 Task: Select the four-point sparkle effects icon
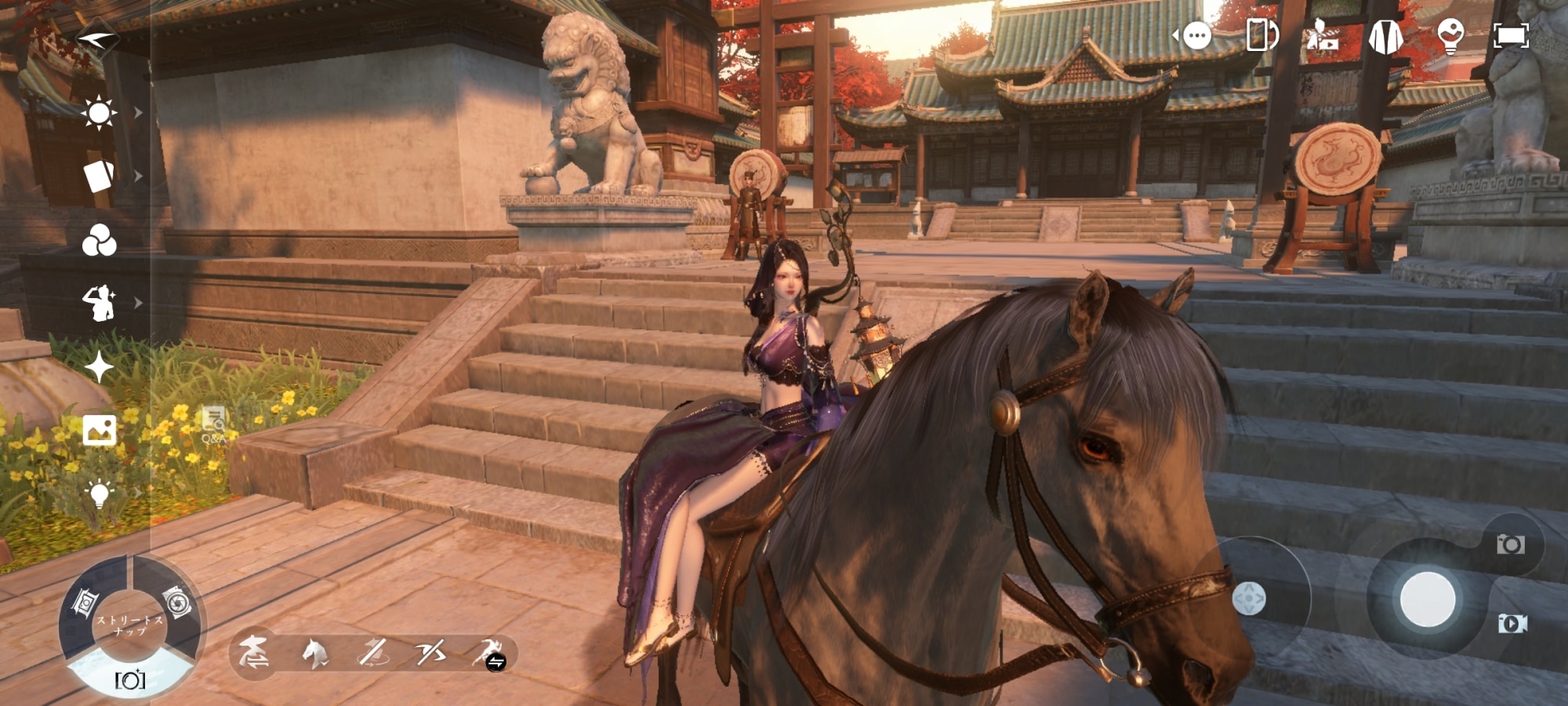click(x=100, y=367)
